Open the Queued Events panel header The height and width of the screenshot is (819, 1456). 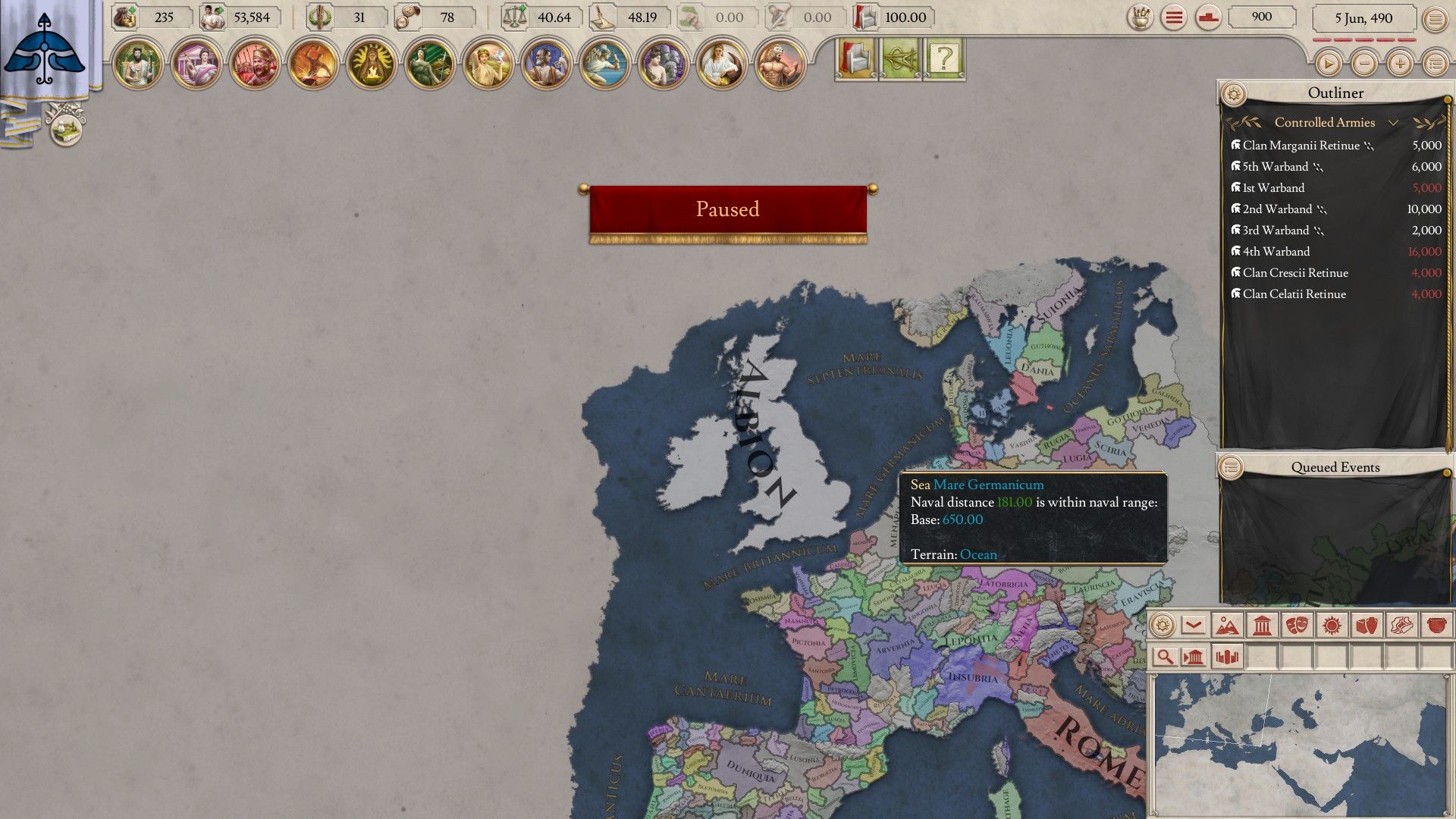coord(1335,467)
